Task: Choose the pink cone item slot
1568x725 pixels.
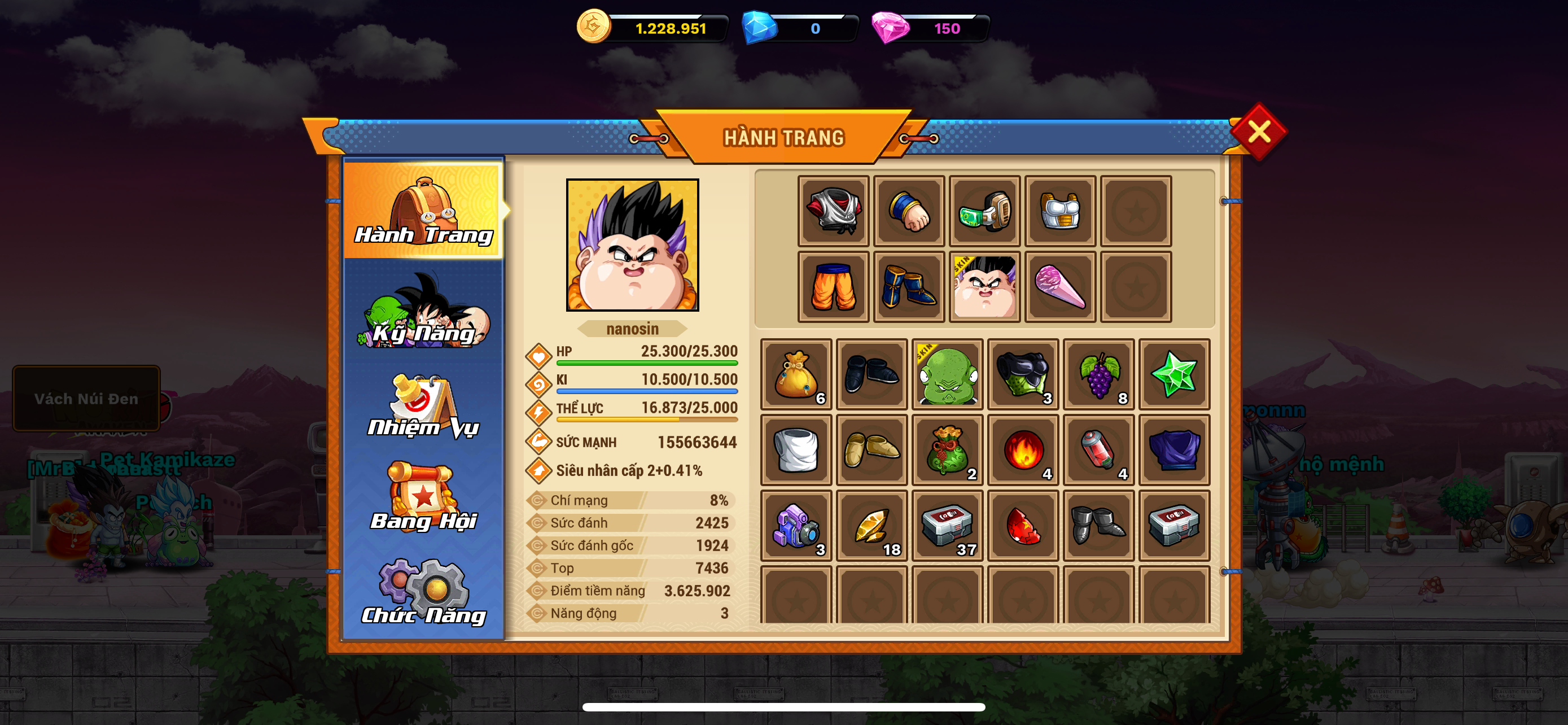Action: tap(1060, 287)
